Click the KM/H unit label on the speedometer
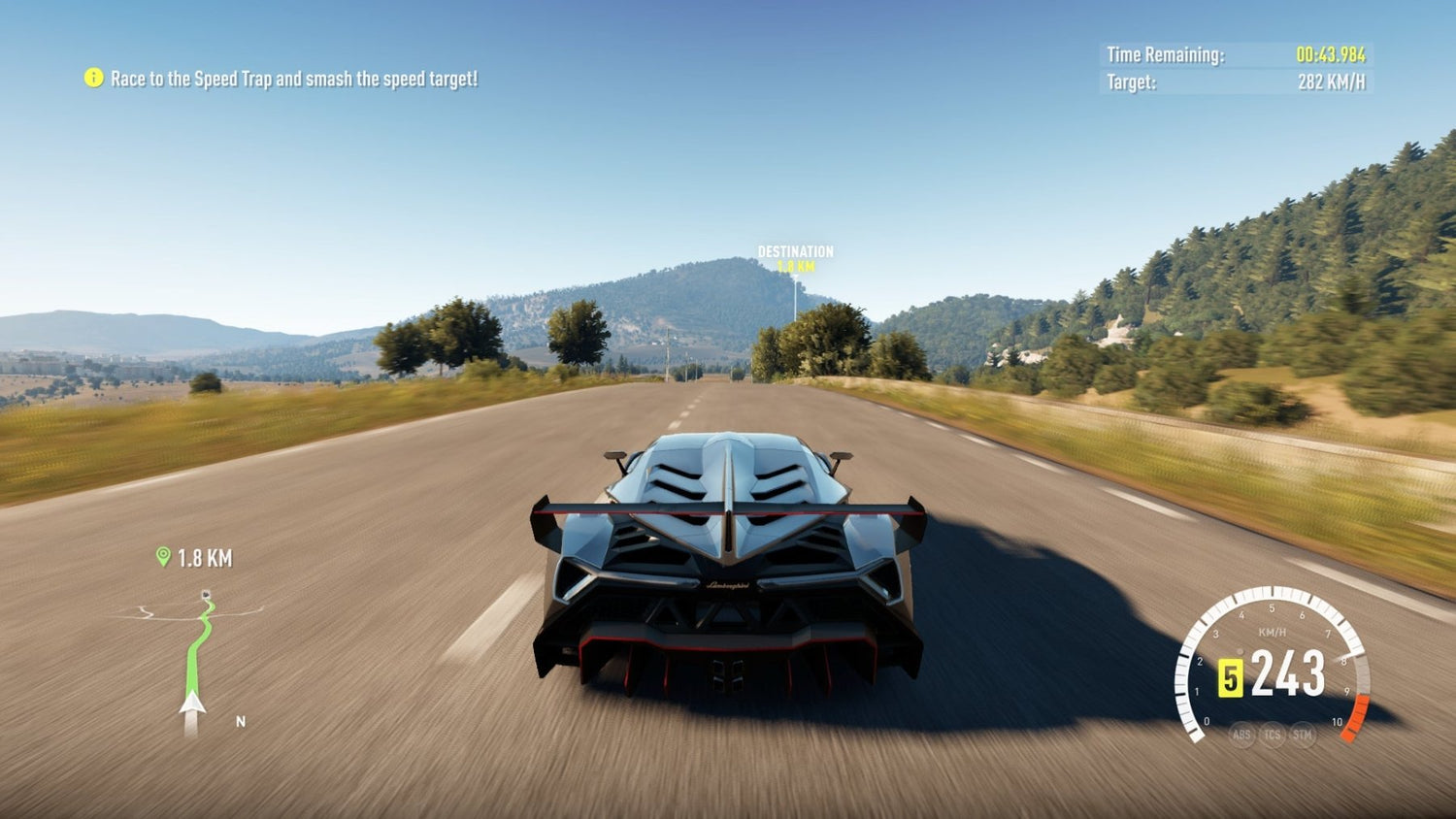Image resolution: width=1456 pixels, height=819 pixels. (1273, 631)
